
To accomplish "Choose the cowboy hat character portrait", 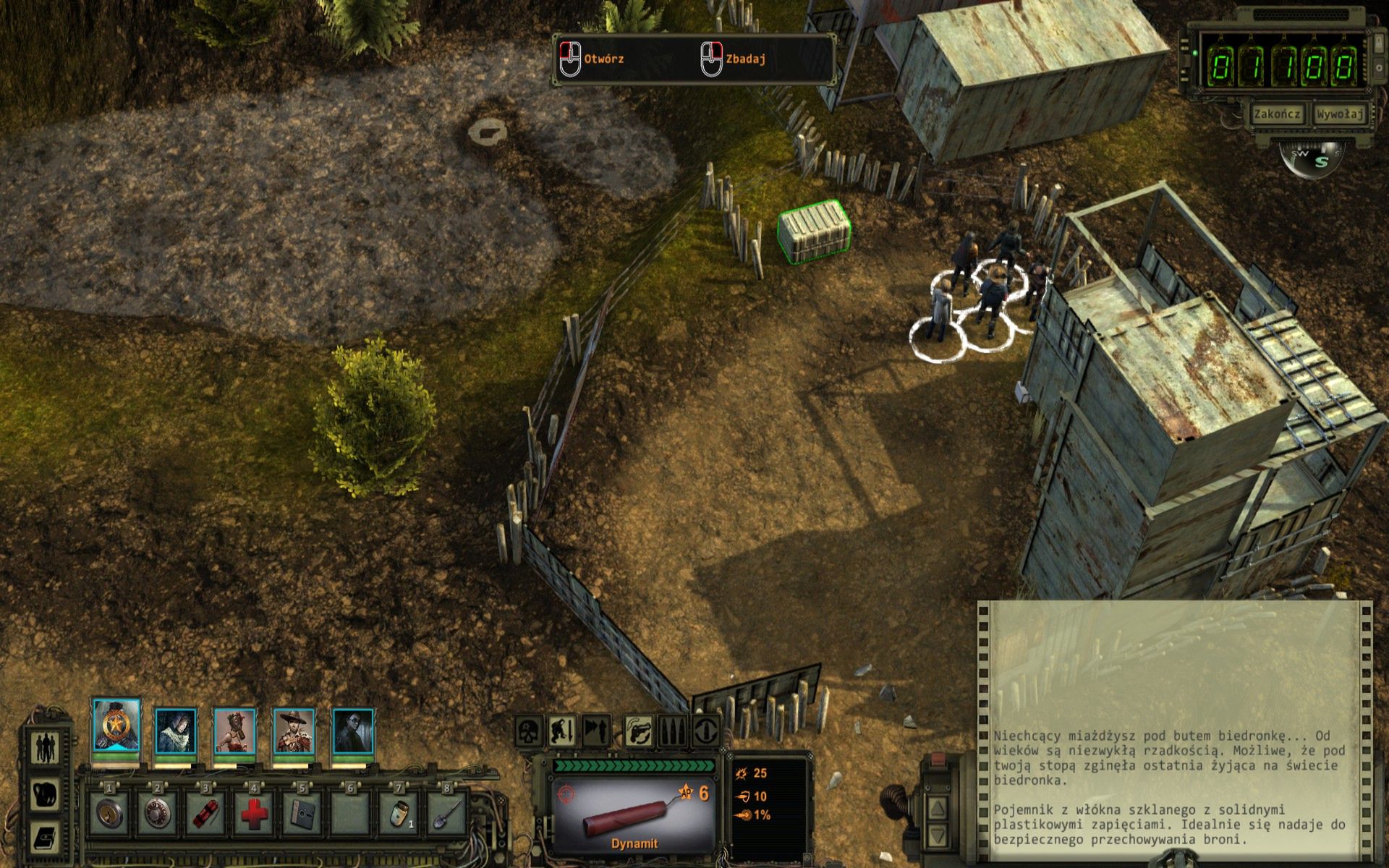I will click(x=294, y=732).
